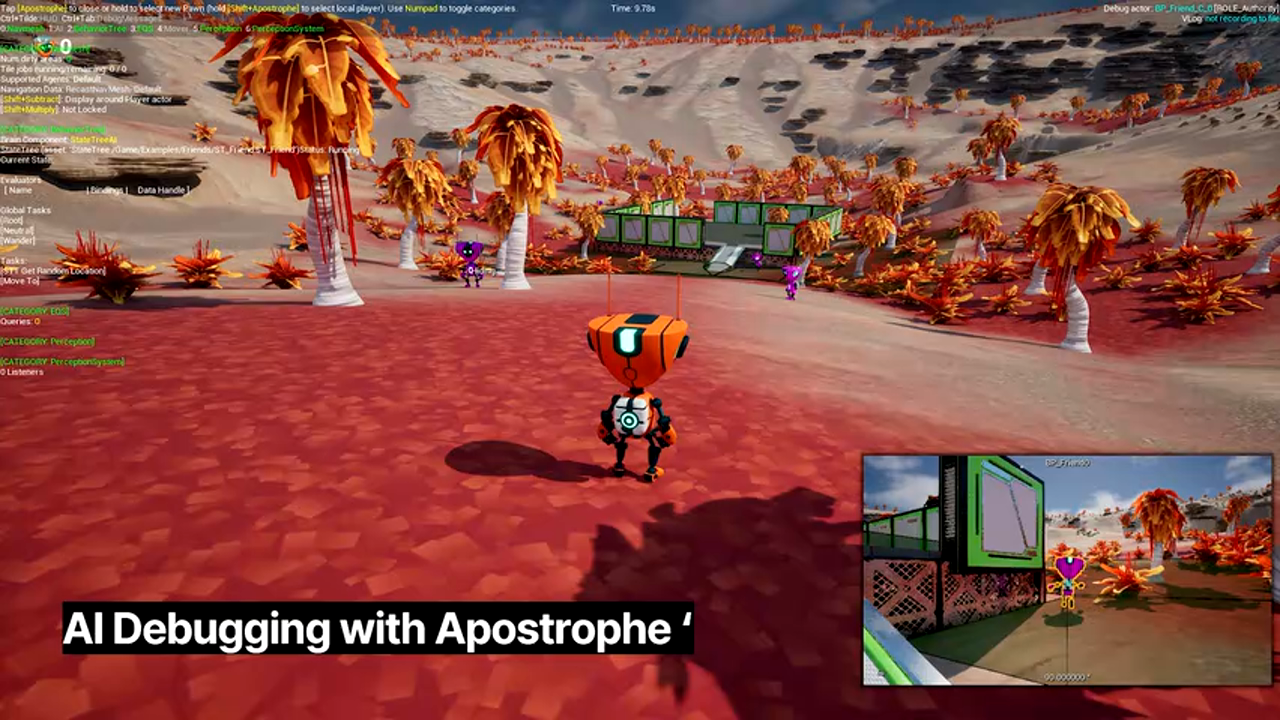Select the second purple friend by the green building

[x=788, y=283]
